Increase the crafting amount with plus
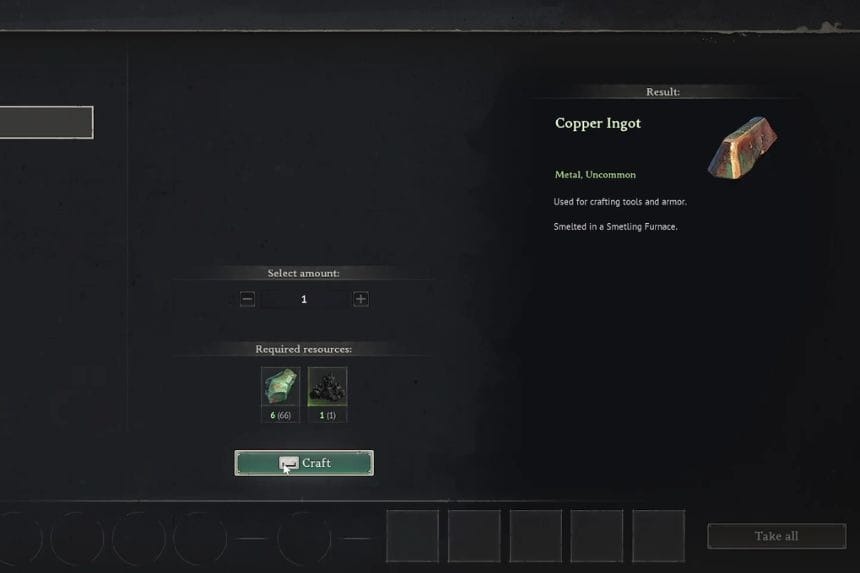 click(361, 299)
